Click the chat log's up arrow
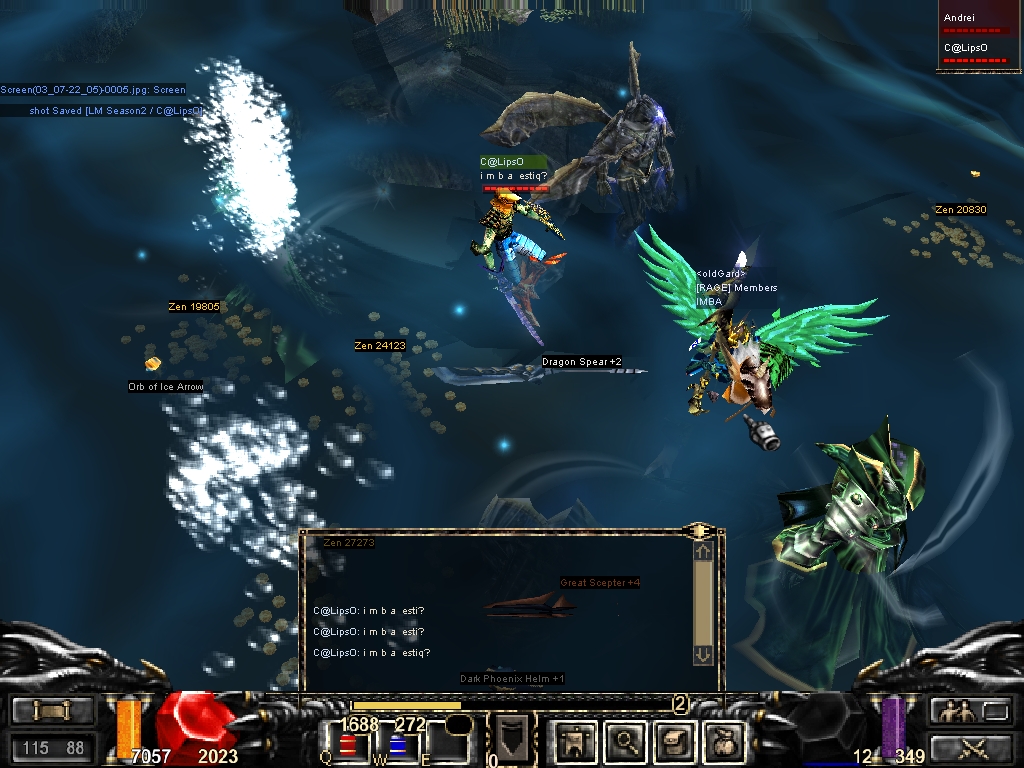This screenshot has height=768, width=1024. [x=703, y=550]
